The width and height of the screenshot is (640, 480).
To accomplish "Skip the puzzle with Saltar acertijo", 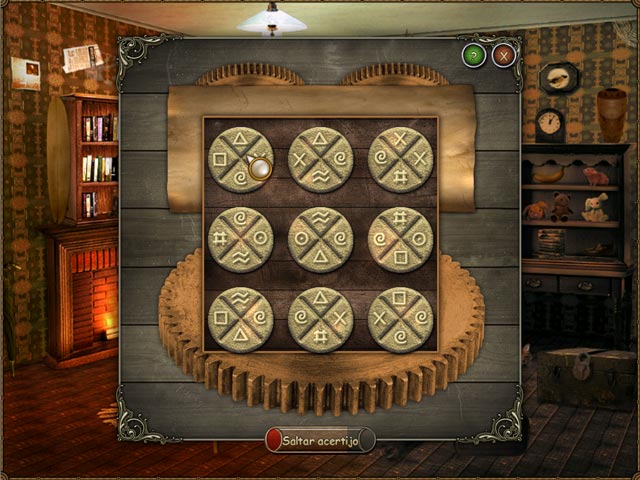I will [320, 440].
